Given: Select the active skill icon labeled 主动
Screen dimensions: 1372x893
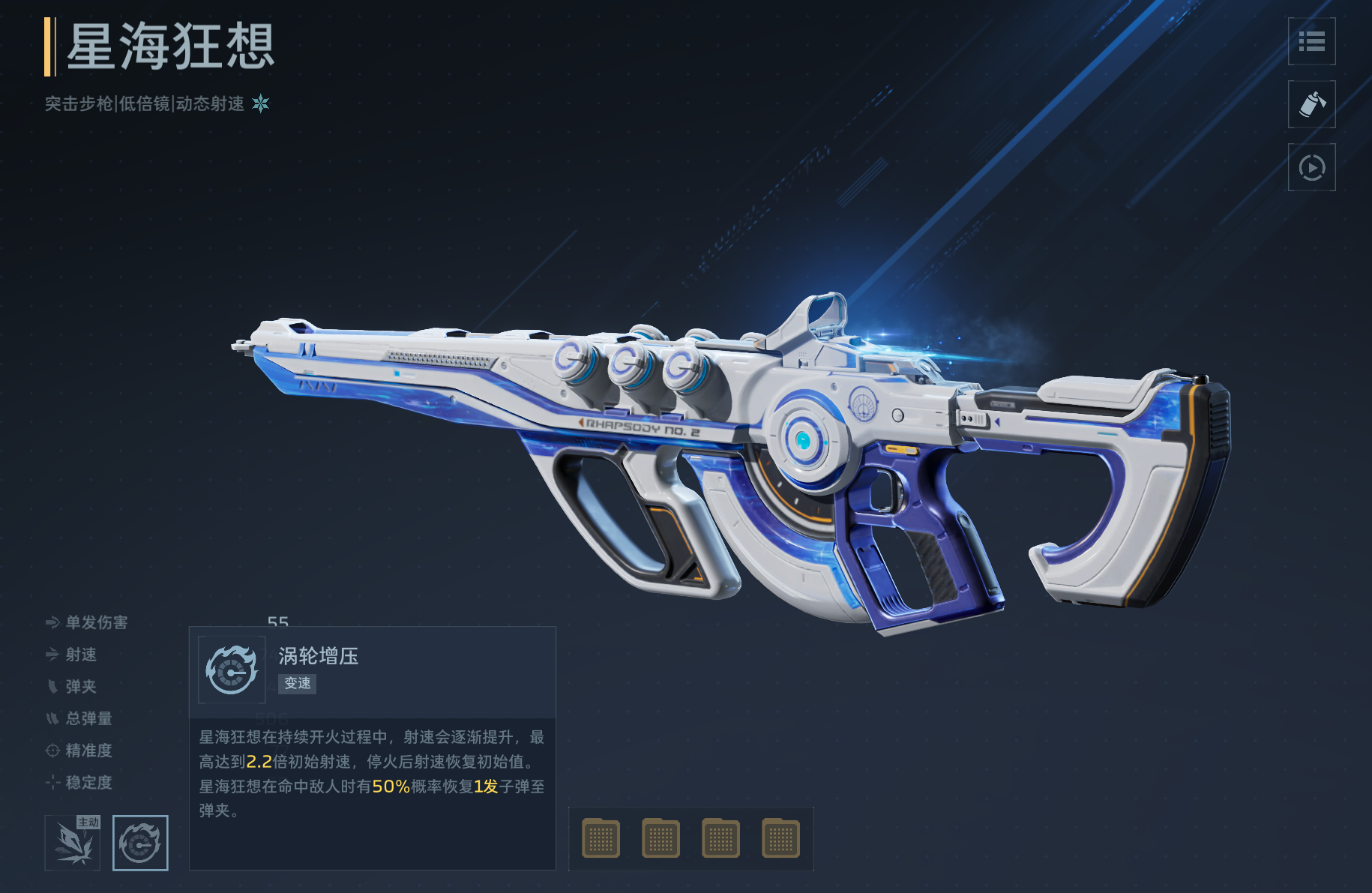Looking at the screenshot, I should [73, 843].
